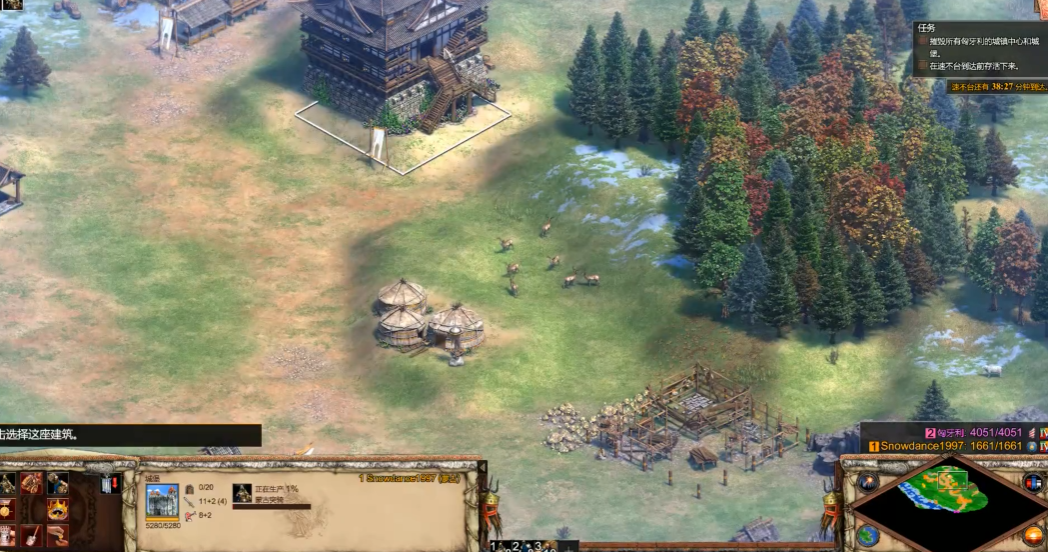Cancel the queued Mangudai production icon
This screenshot has width=1048, height=552.
[241, 493]
